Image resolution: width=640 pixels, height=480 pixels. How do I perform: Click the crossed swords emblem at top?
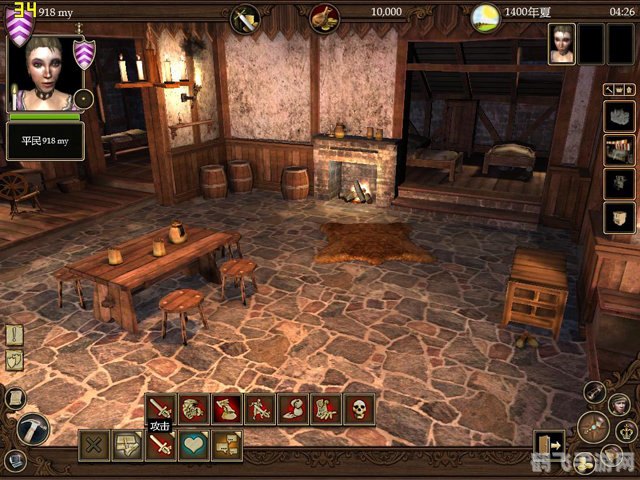pyautogui.click(x=244, y=16)
